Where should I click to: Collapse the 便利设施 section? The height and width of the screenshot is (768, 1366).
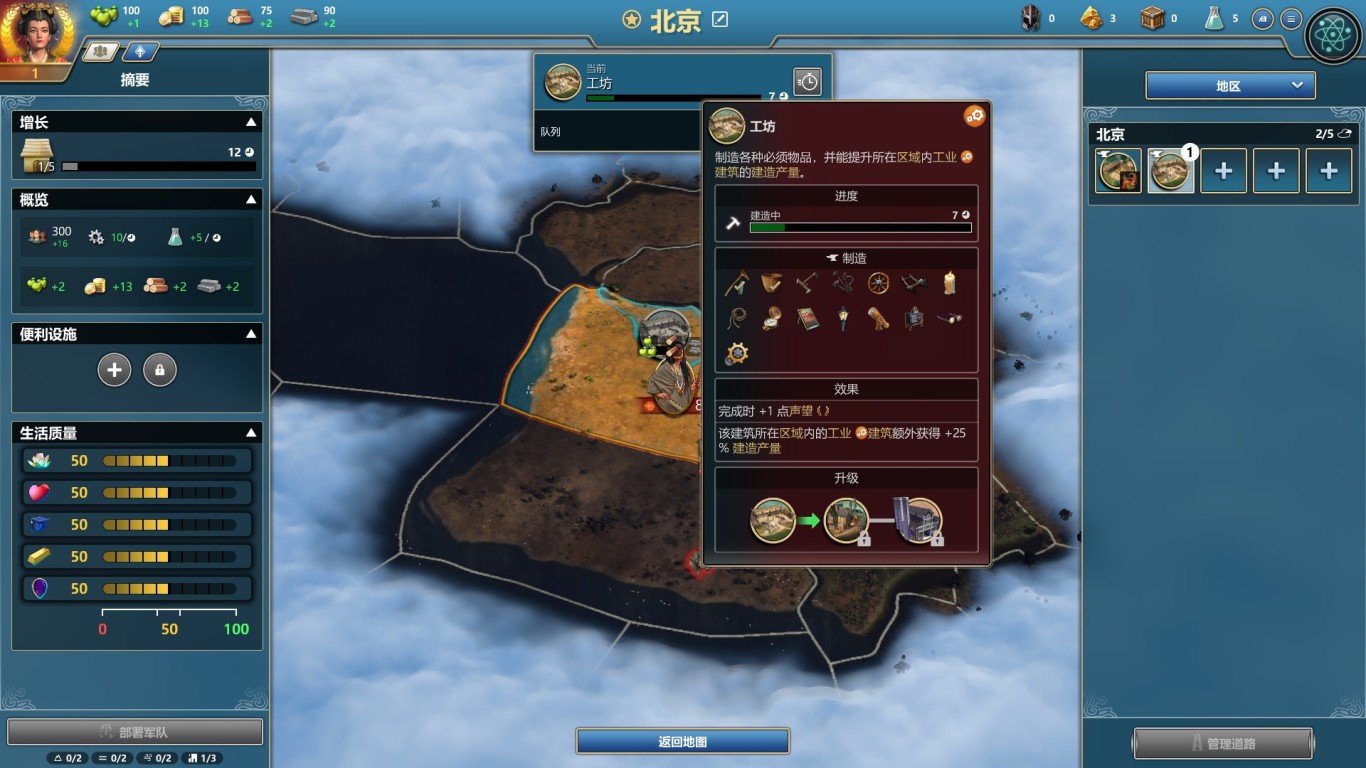point(251,334)
